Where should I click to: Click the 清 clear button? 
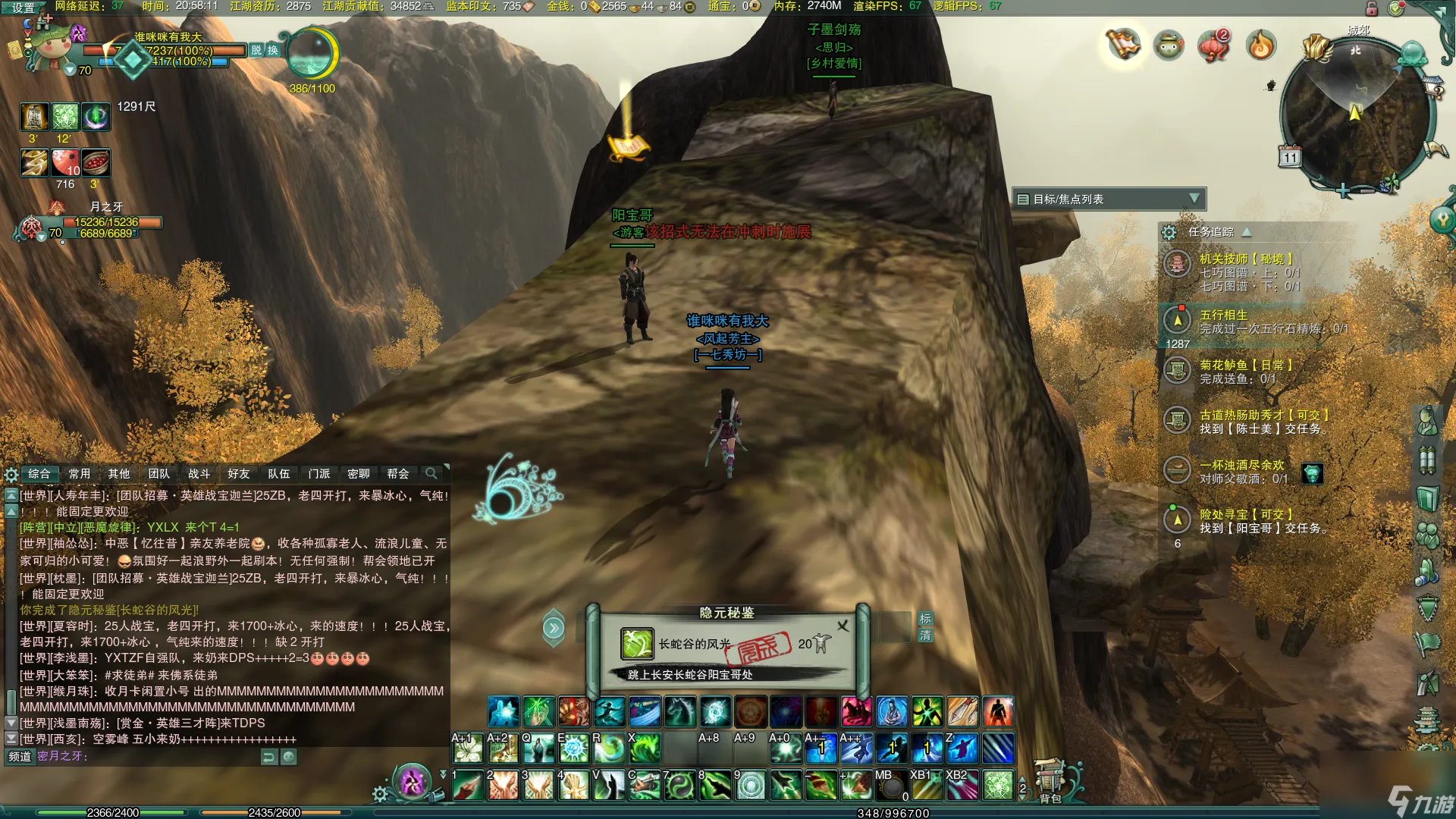925,635
